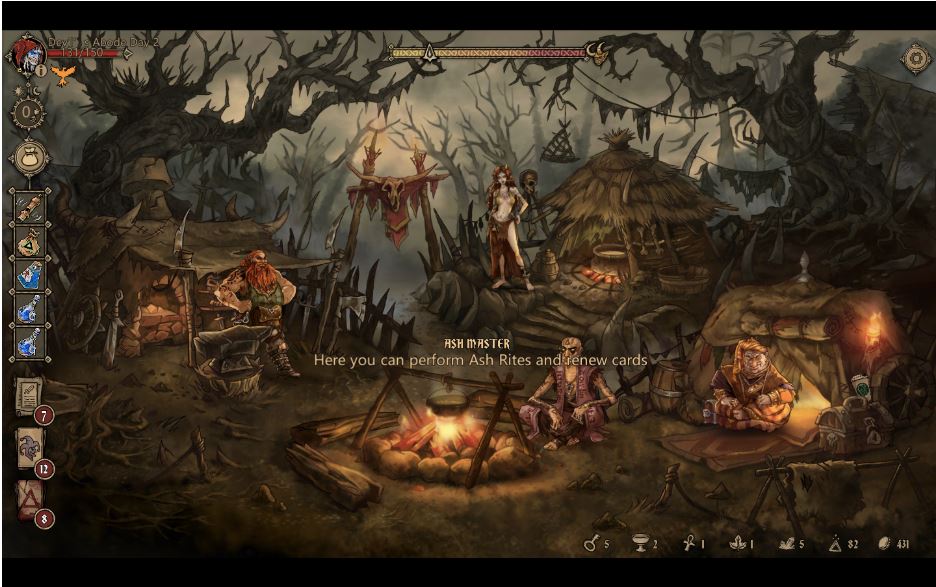
Task: Open the scroll deck with 7 cards
Action: 29,397
